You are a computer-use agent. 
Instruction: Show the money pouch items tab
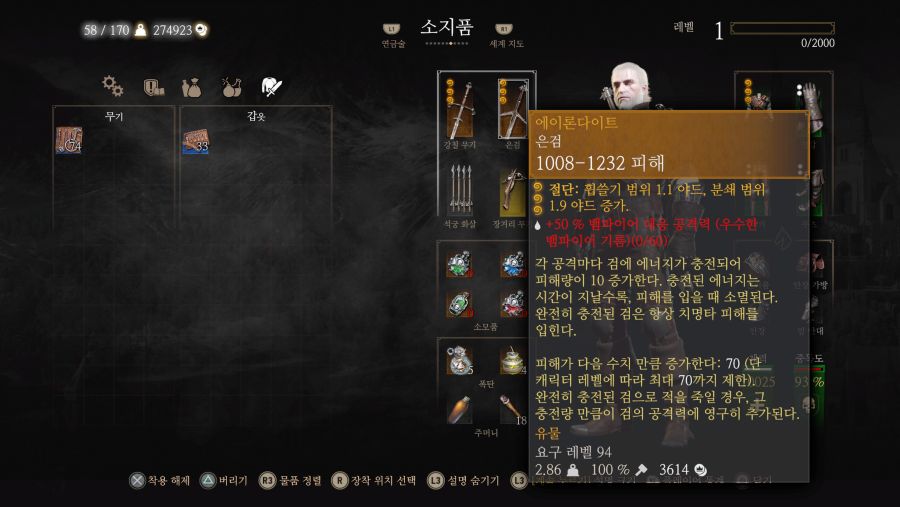tap(192, 87)
